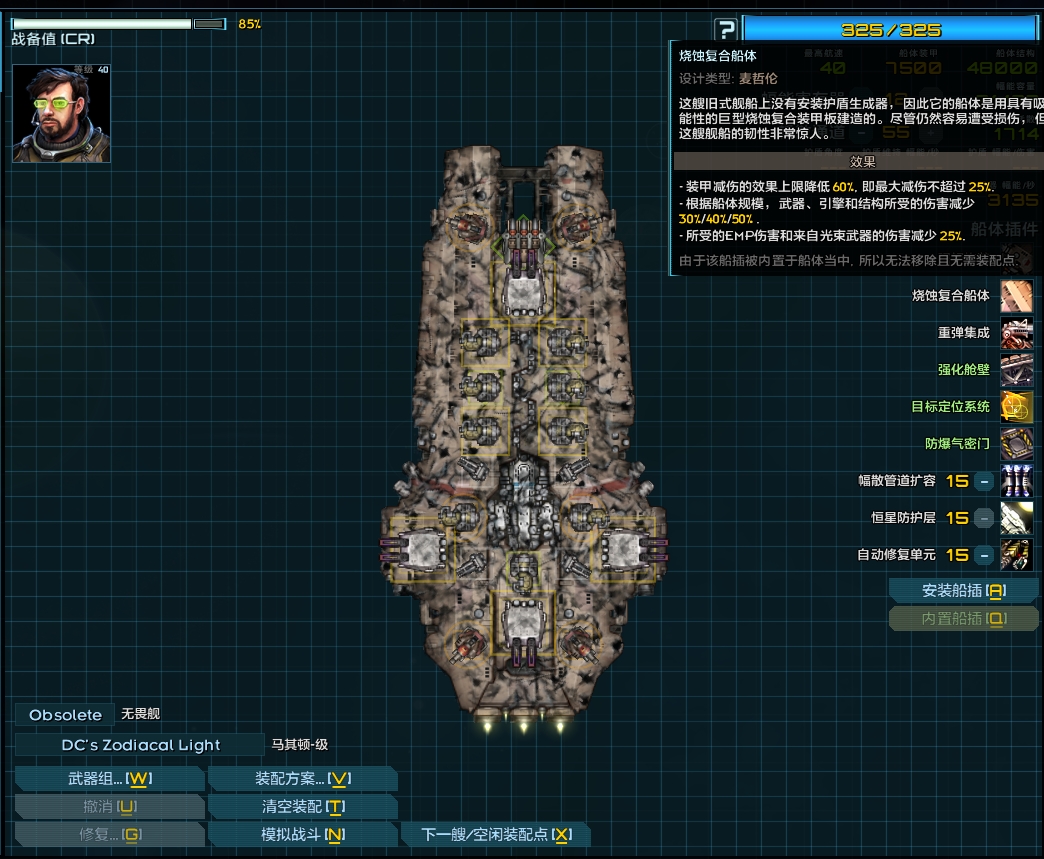Open the 装配方案 loadout variants list
The width and height of the screenshot is (1044, 859).
coord(301,779)
